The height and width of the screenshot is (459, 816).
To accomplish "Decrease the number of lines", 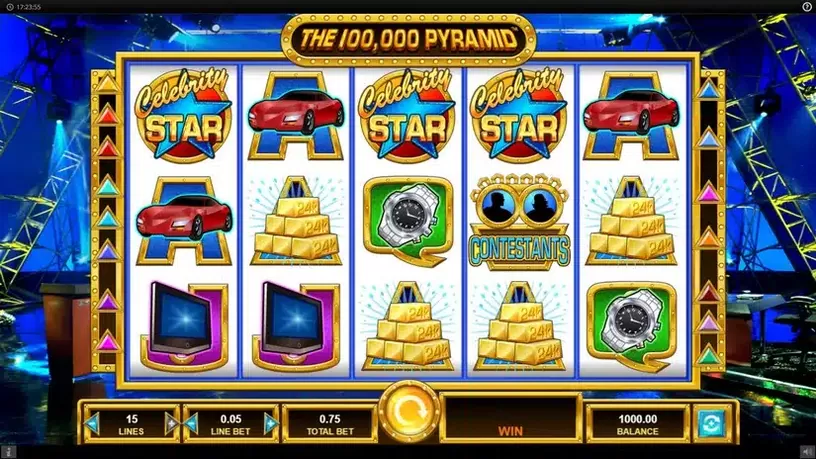I will 92,424.
